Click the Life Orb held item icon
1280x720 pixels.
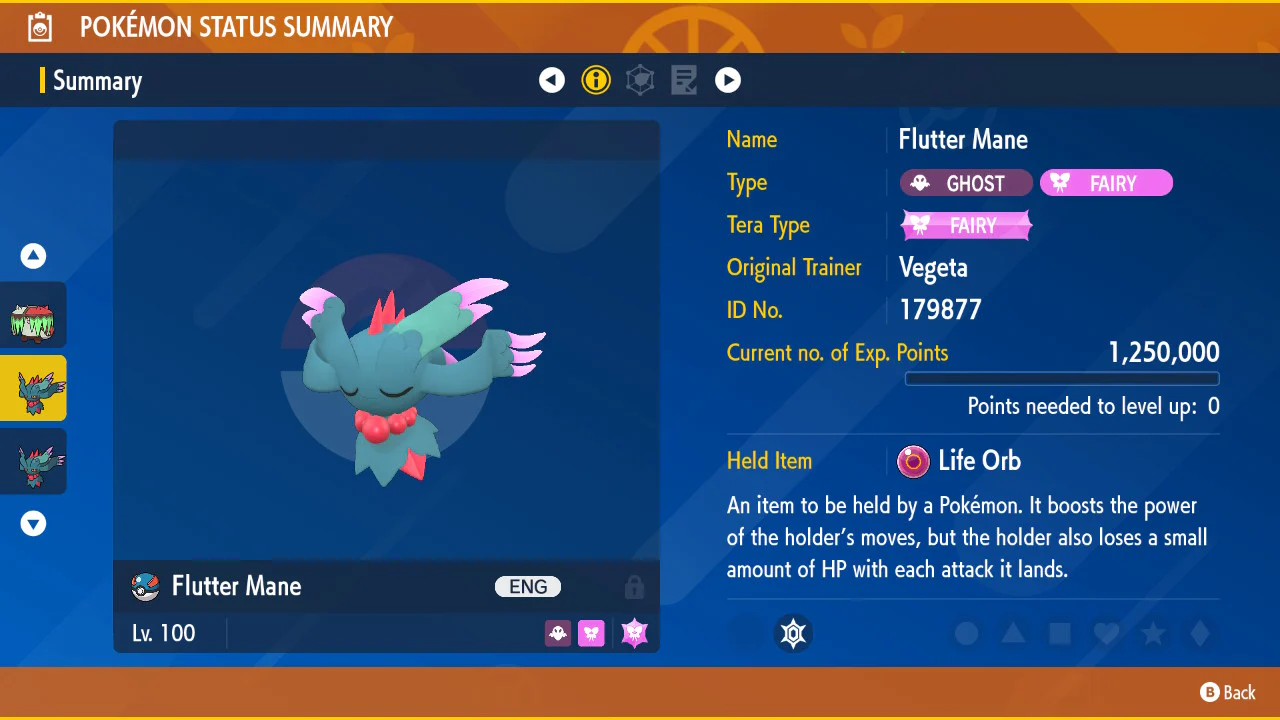[912, 461]
